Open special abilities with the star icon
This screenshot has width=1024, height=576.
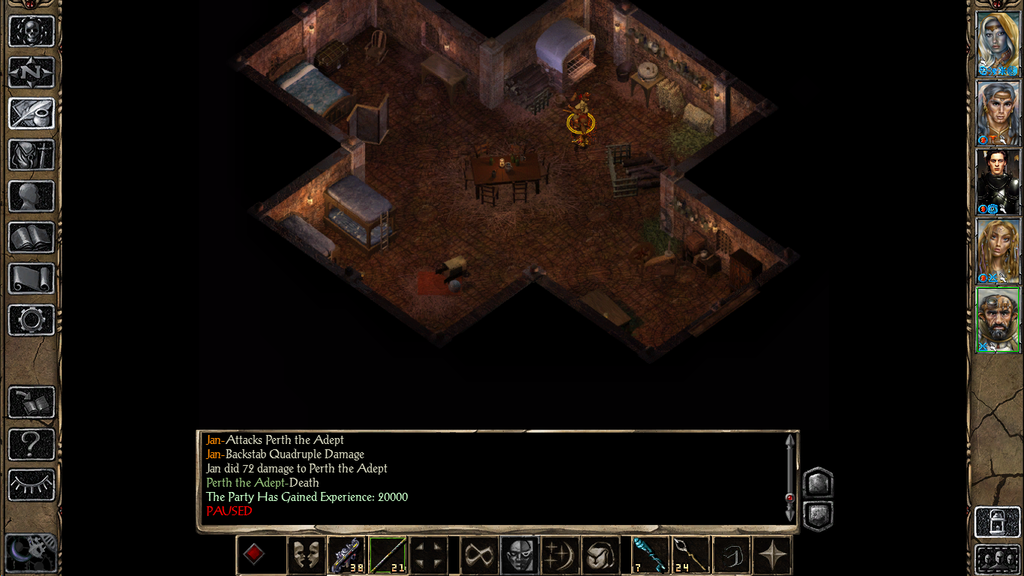[x=773, y=555]
